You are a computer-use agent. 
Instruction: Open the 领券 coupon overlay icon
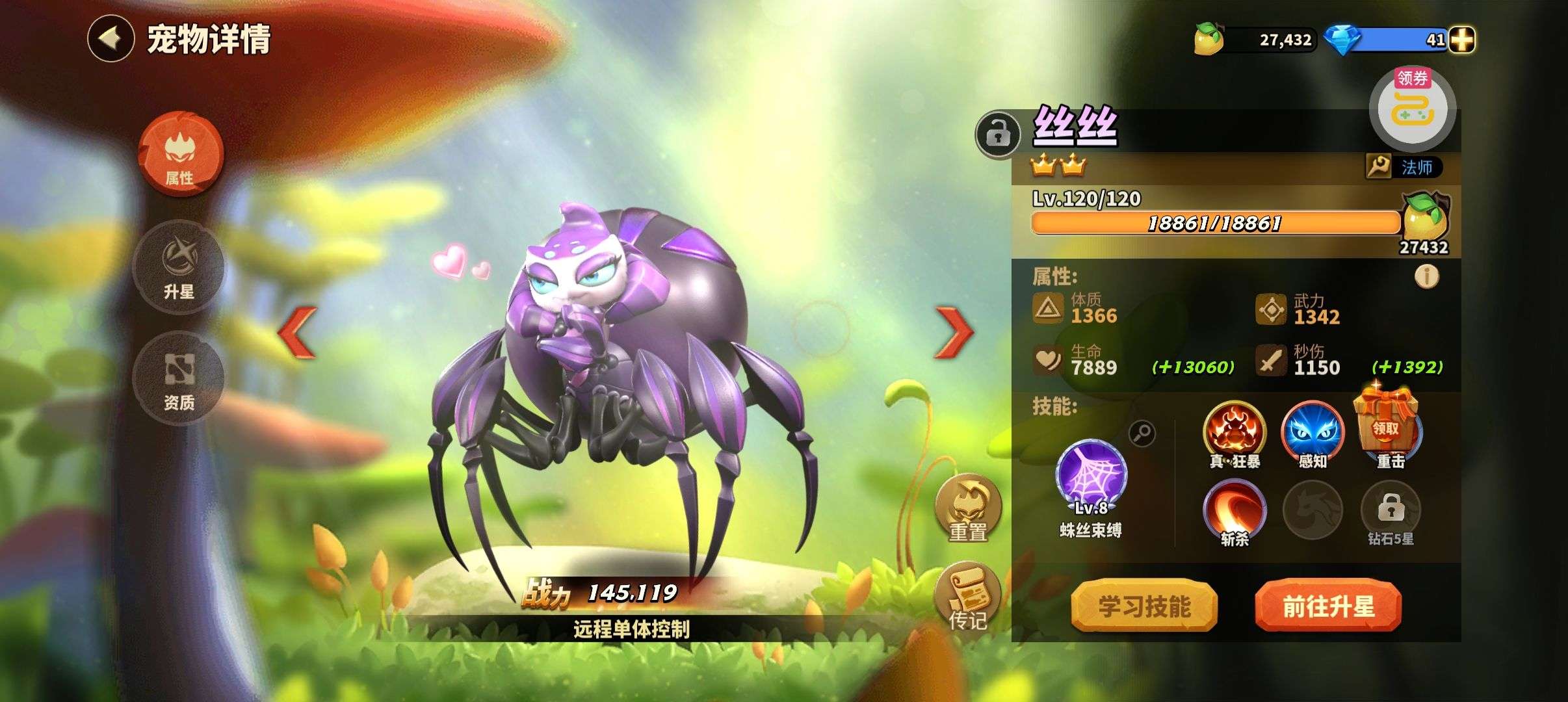tap(1412, 109)
